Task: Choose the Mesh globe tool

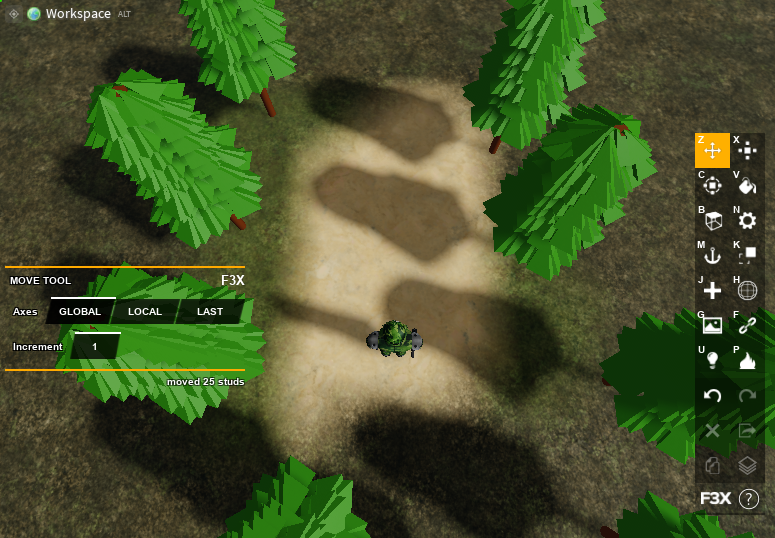Action: (x=747, y=291)
